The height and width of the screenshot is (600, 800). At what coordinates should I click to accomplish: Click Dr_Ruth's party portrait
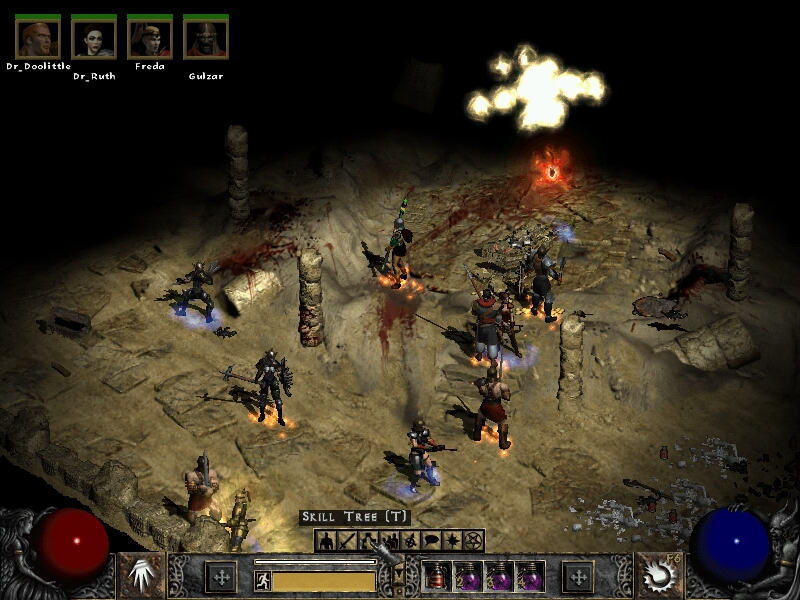click(x=94, y=38)
